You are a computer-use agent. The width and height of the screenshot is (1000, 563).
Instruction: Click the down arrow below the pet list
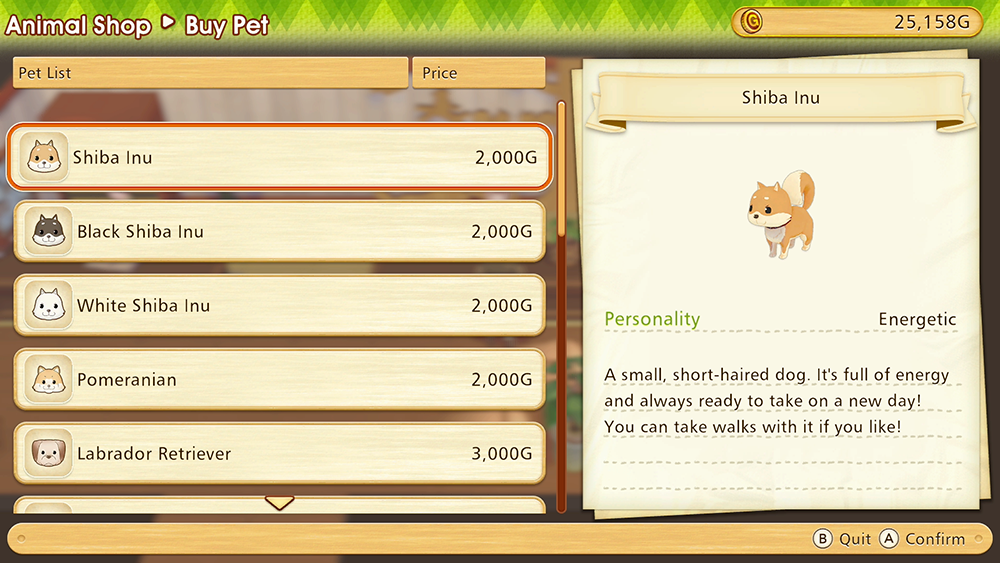click(279, 502)
